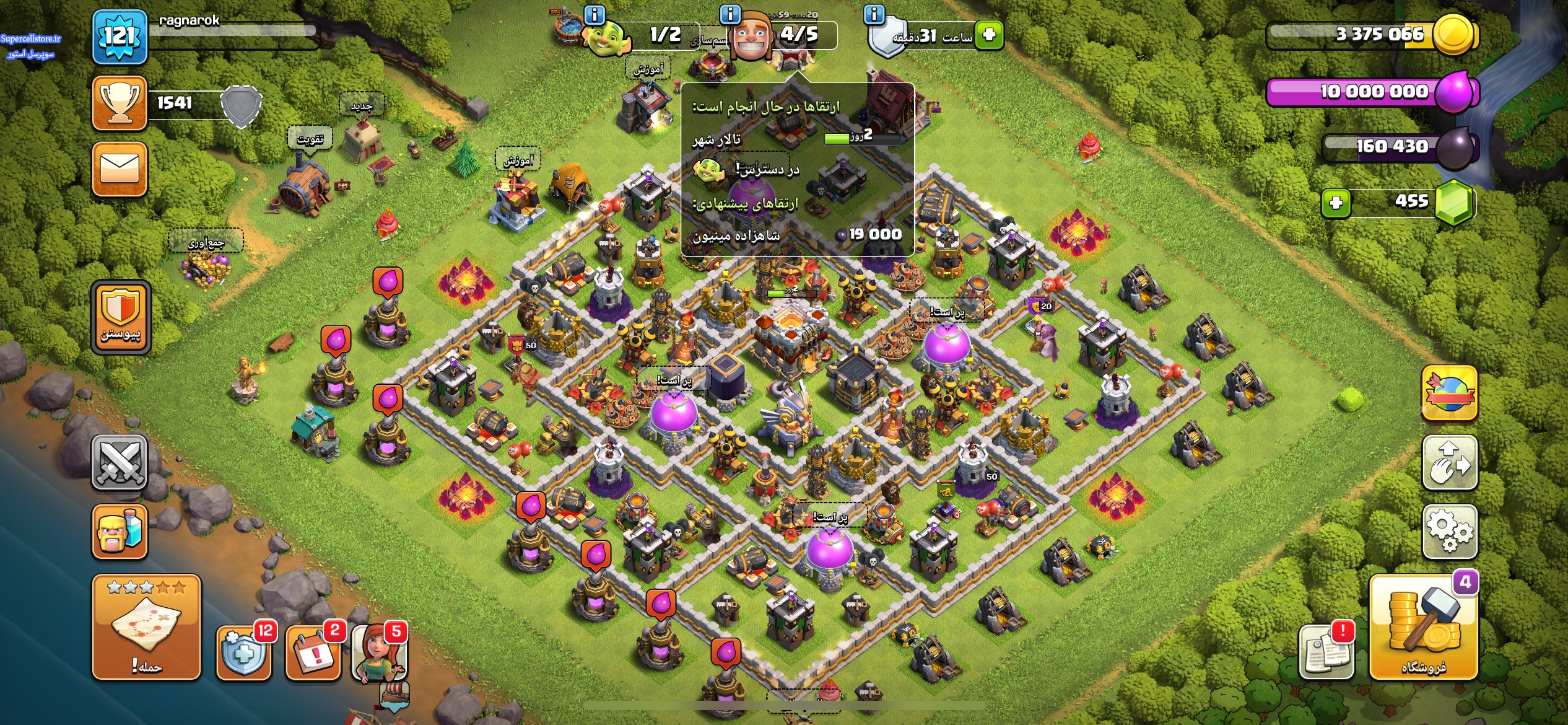1568x725 pixels.
Task: Start an attack with the map button
Action: click(147, 627)
